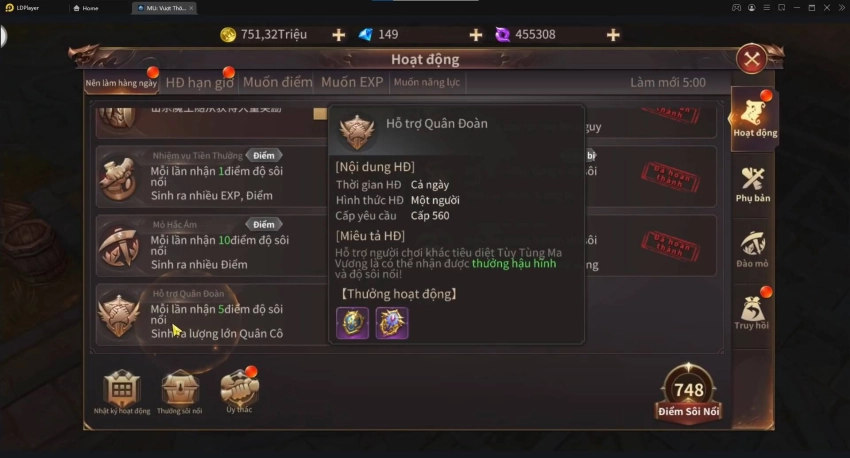This screenshot has height=458, width=850.
Task: Select the Muốn EXP tab
Action: point(352,82)
